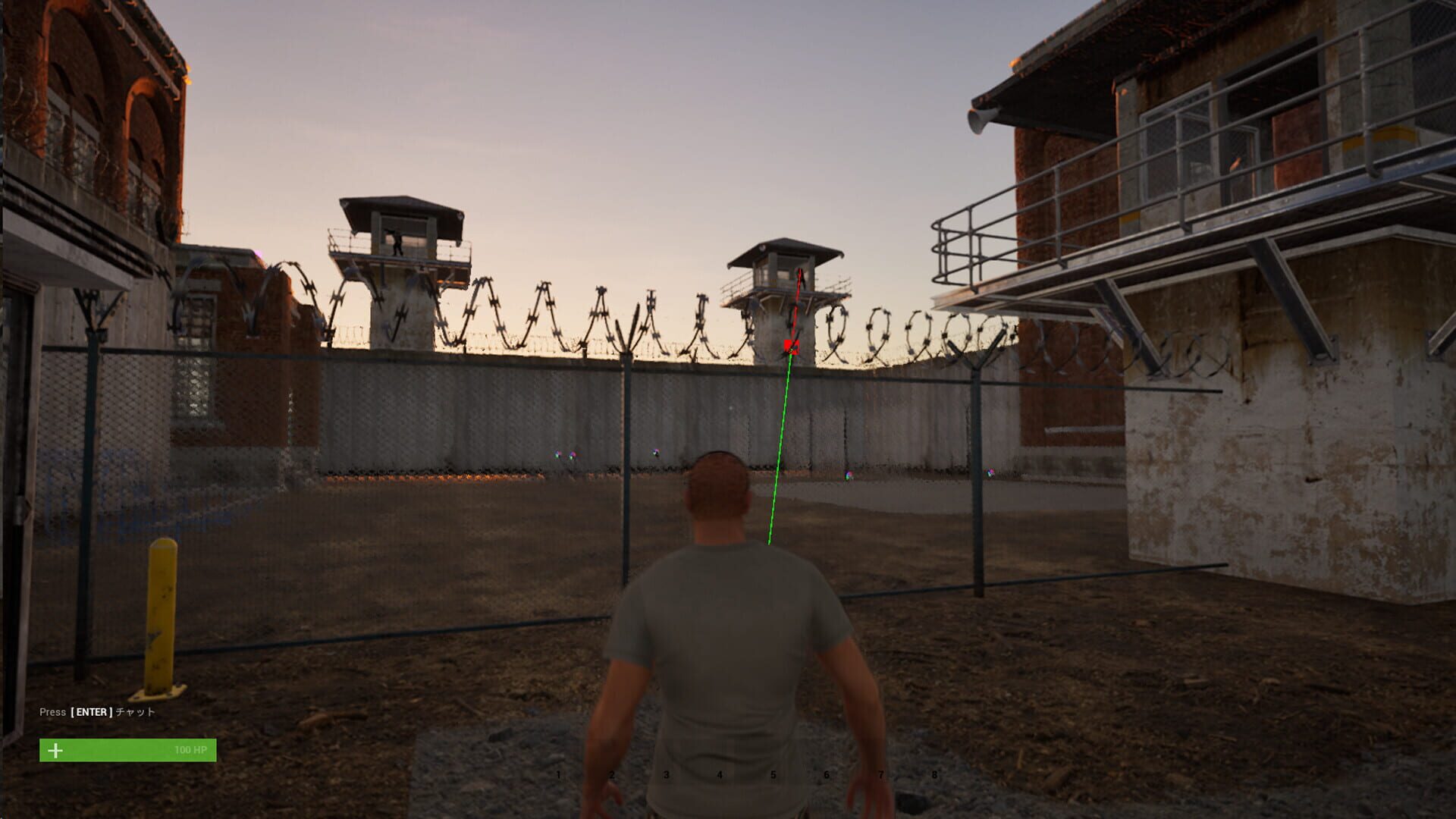Select hotbar slot 6
Image resolution: width=1456 pixels, height=819 pixels.
[826, 774]
